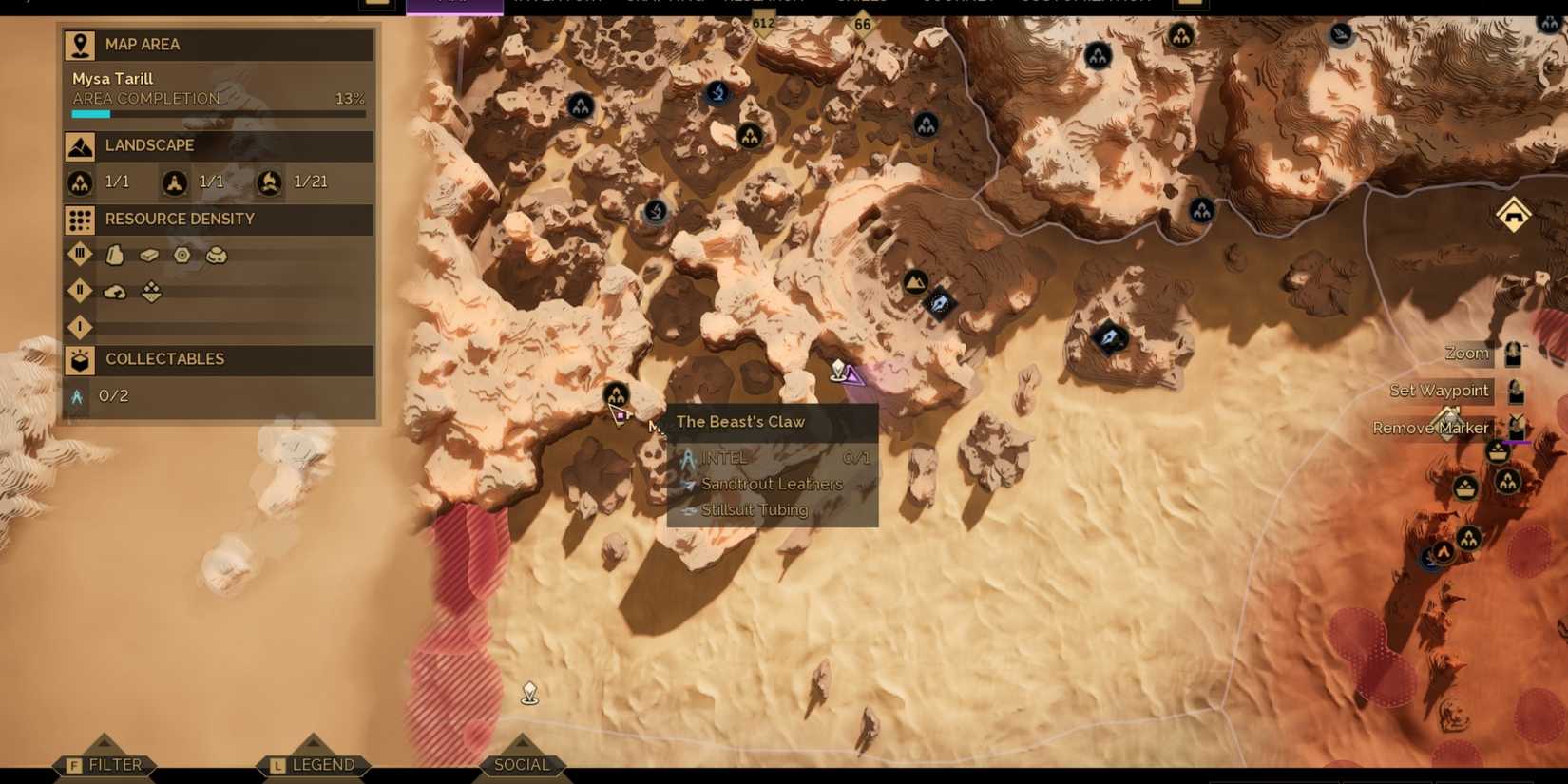
Task: Select the Intel collectable icon showing 0/2
Action: pyautogui.click(x=77, y=396)
